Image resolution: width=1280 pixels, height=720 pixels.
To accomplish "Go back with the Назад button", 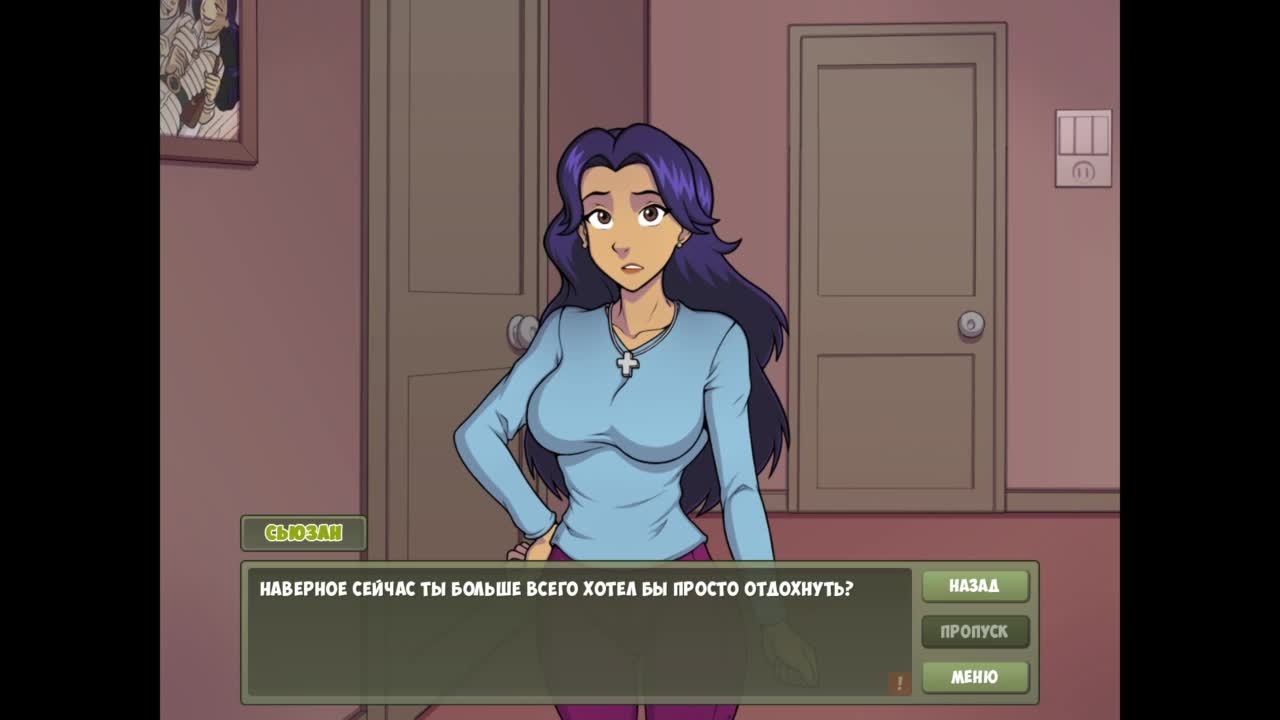I will (975, 586).
